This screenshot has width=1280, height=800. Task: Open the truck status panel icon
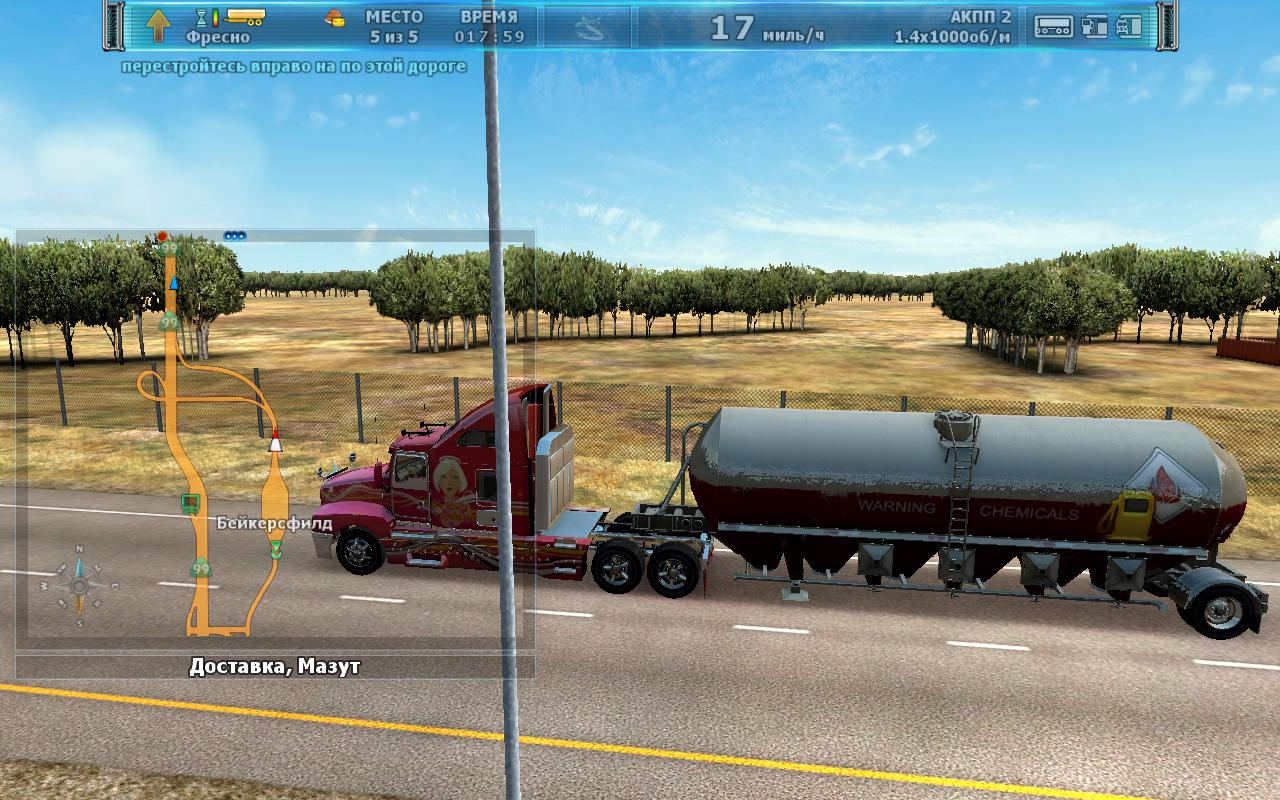coord(1129,26)
